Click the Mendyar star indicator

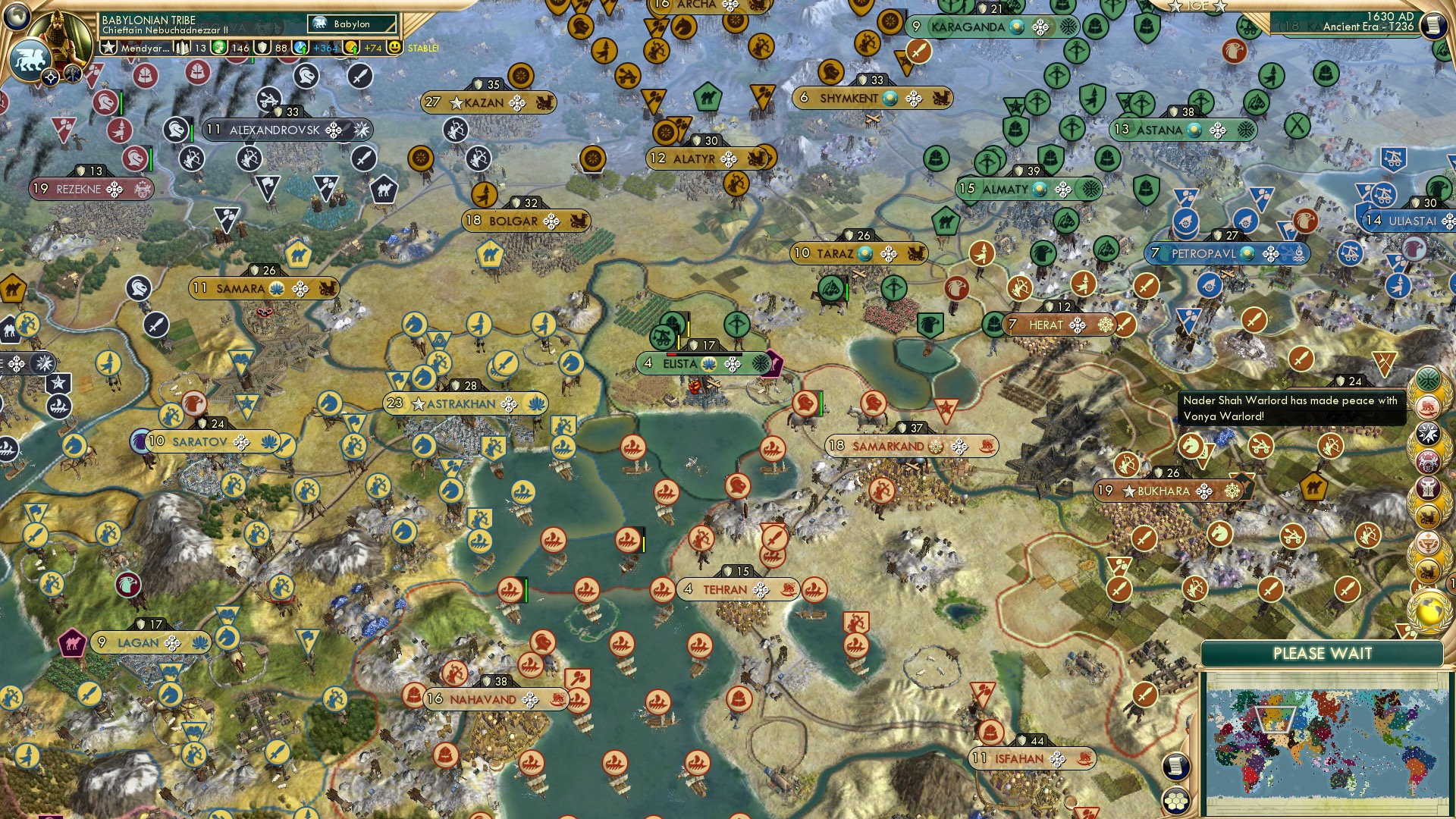coord(108,47)
